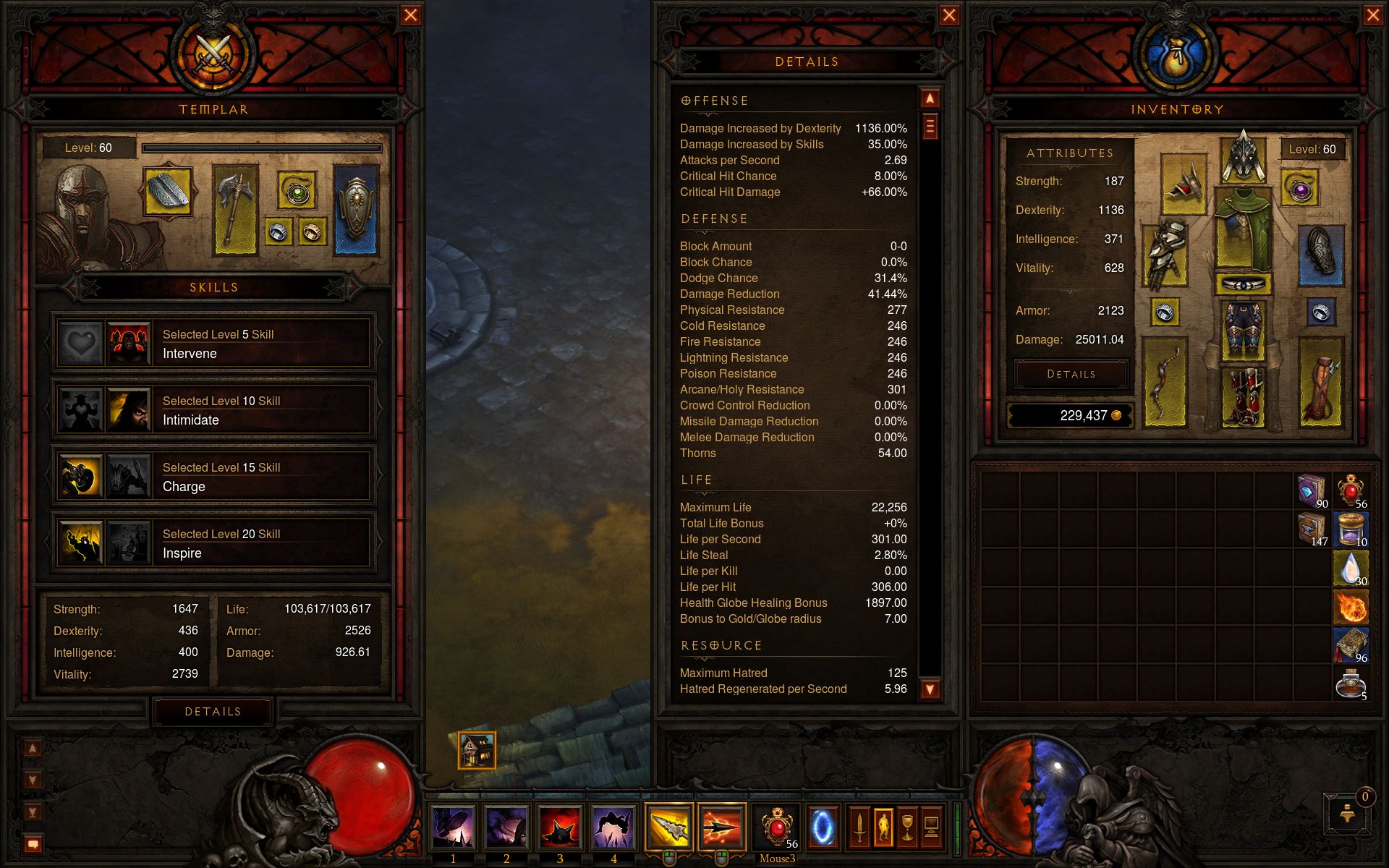Close the Templar follower panel

click(x=410, y=15)
